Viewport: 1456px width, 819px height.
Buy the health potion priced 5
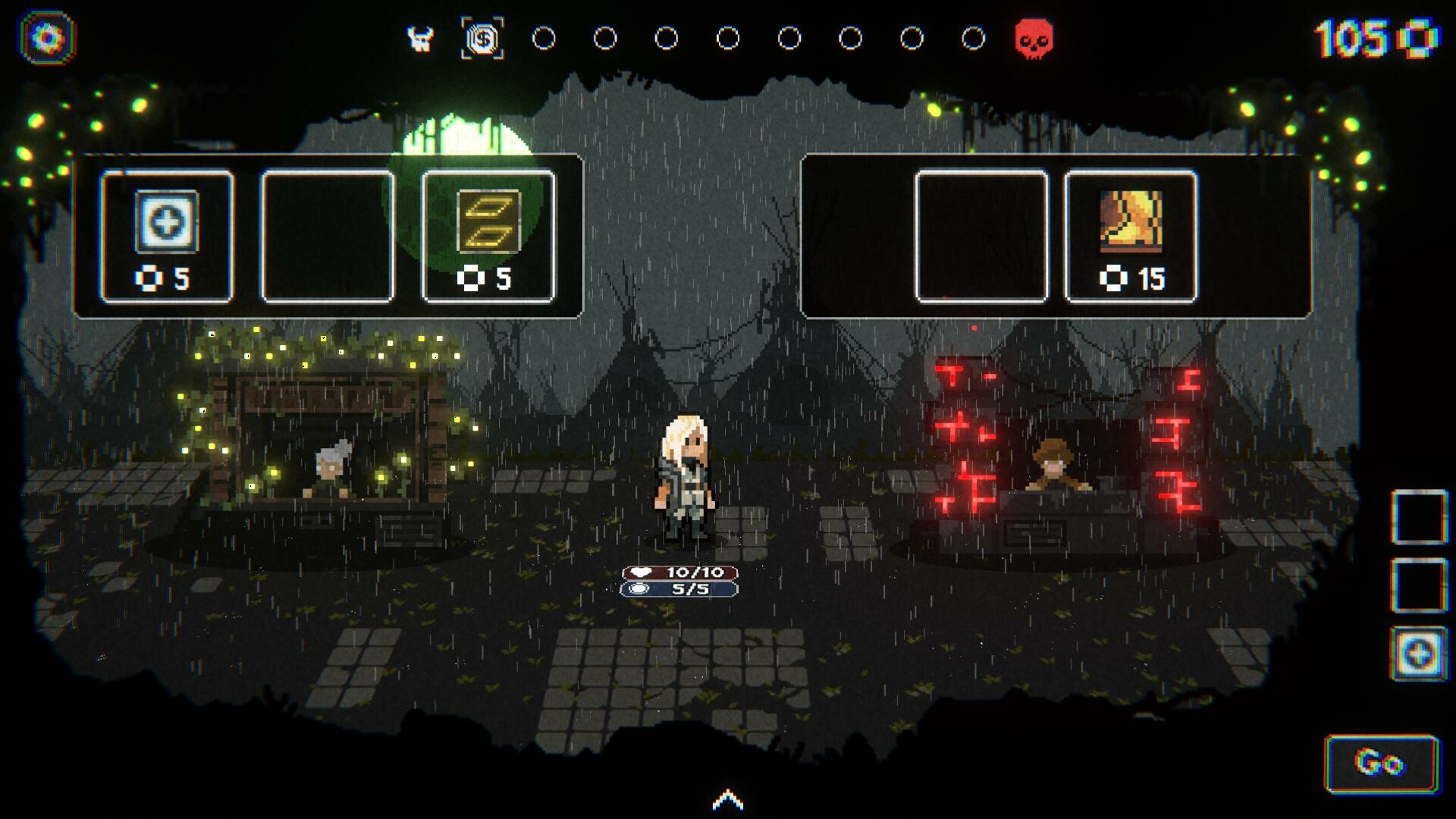[x=167, y=227]
